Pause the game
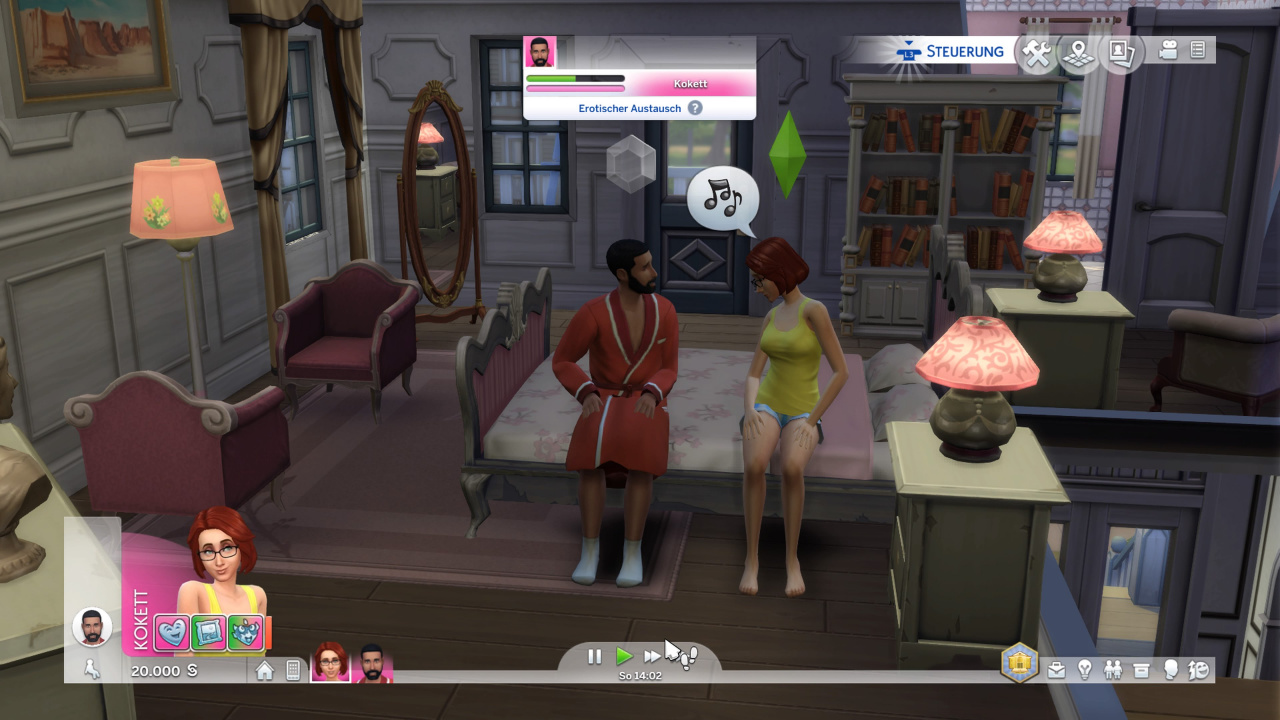The height and width of the screenshot is (720, 1280). pyautogui.click(x=595, y=656)
